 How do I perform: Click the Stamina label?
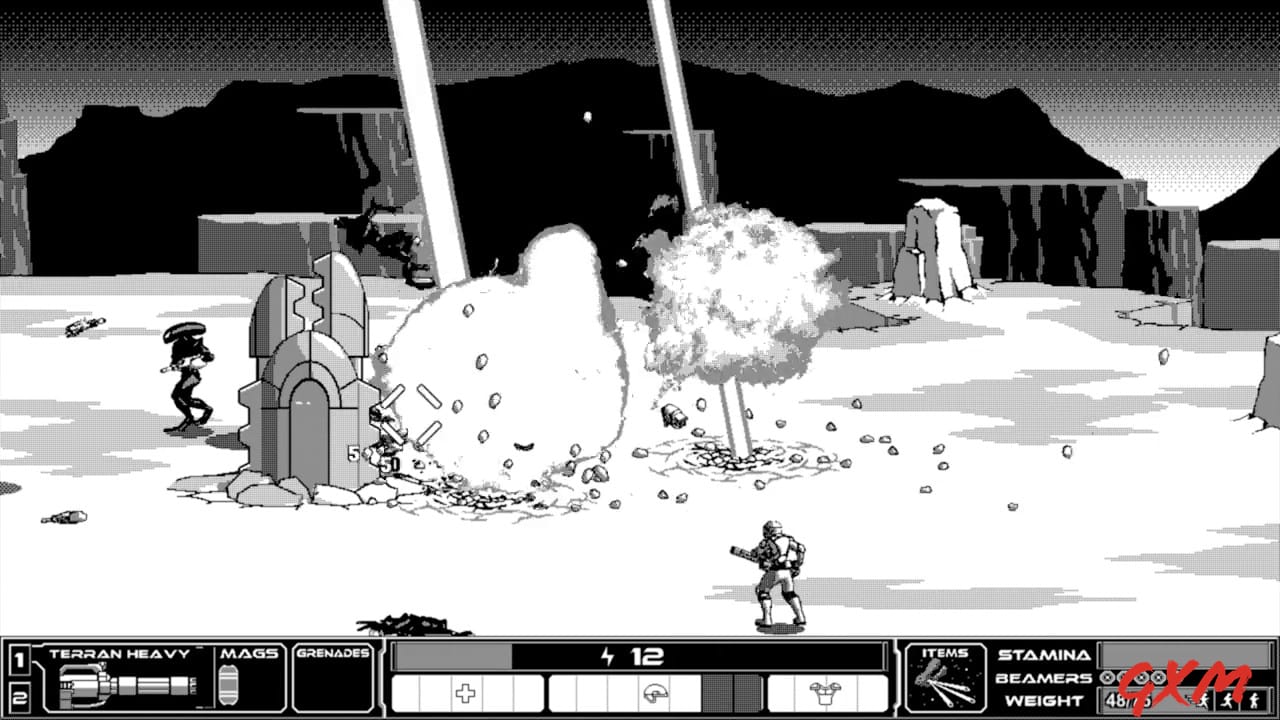[x=1045, y=656]
